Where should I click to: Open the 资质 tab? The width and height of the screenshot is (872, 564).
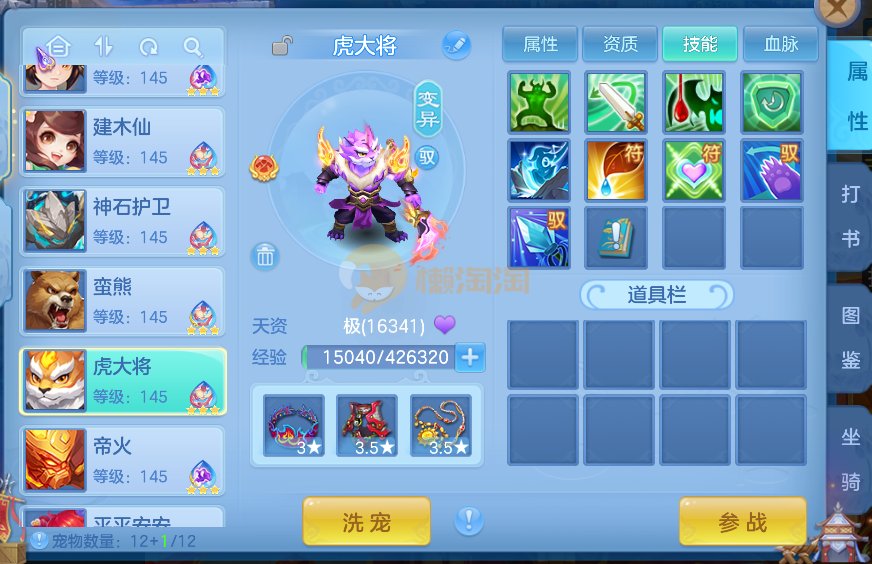point(620,44)
